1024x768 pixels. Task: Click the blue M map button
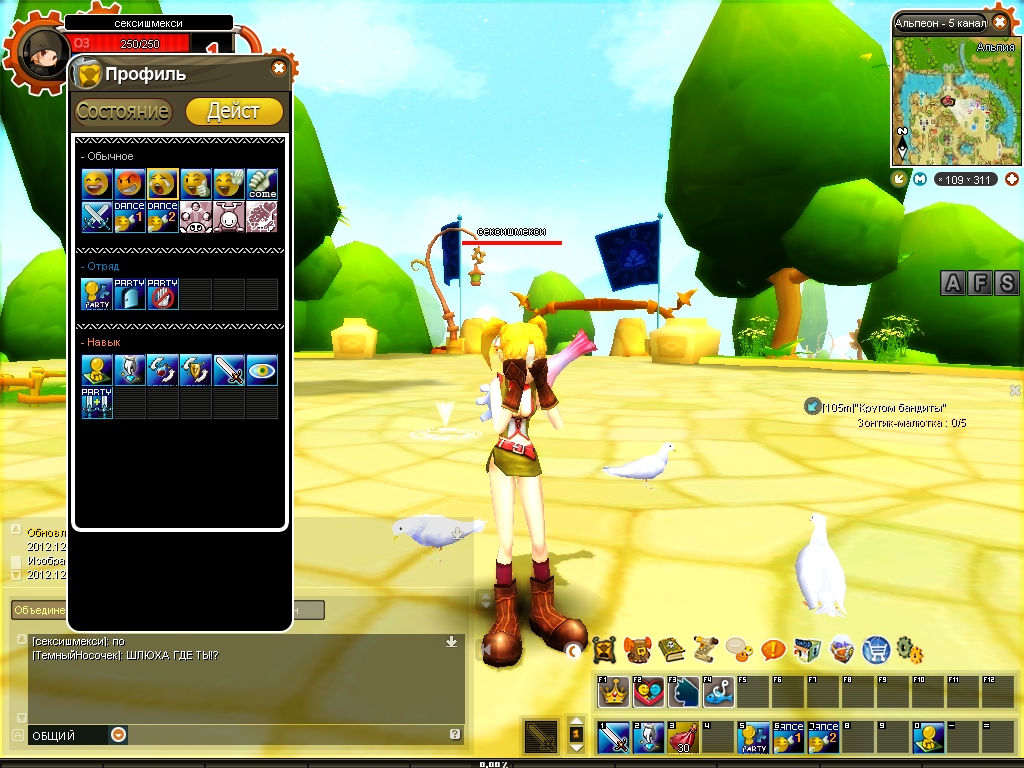[921, 179]
